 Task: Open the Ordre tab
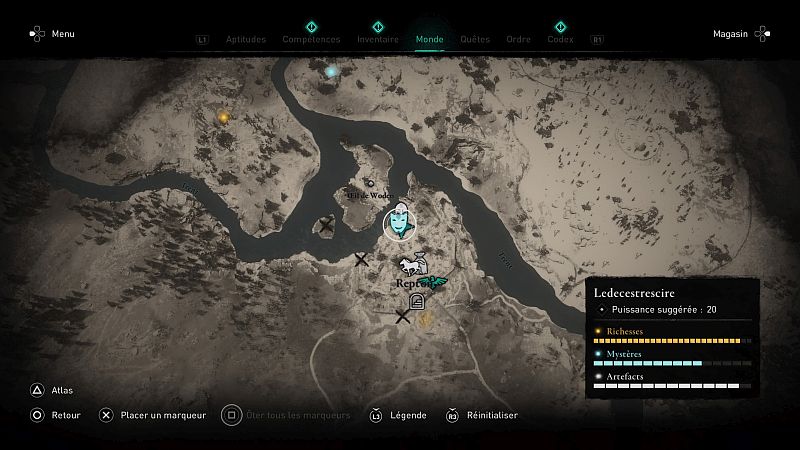click(518, 40)
